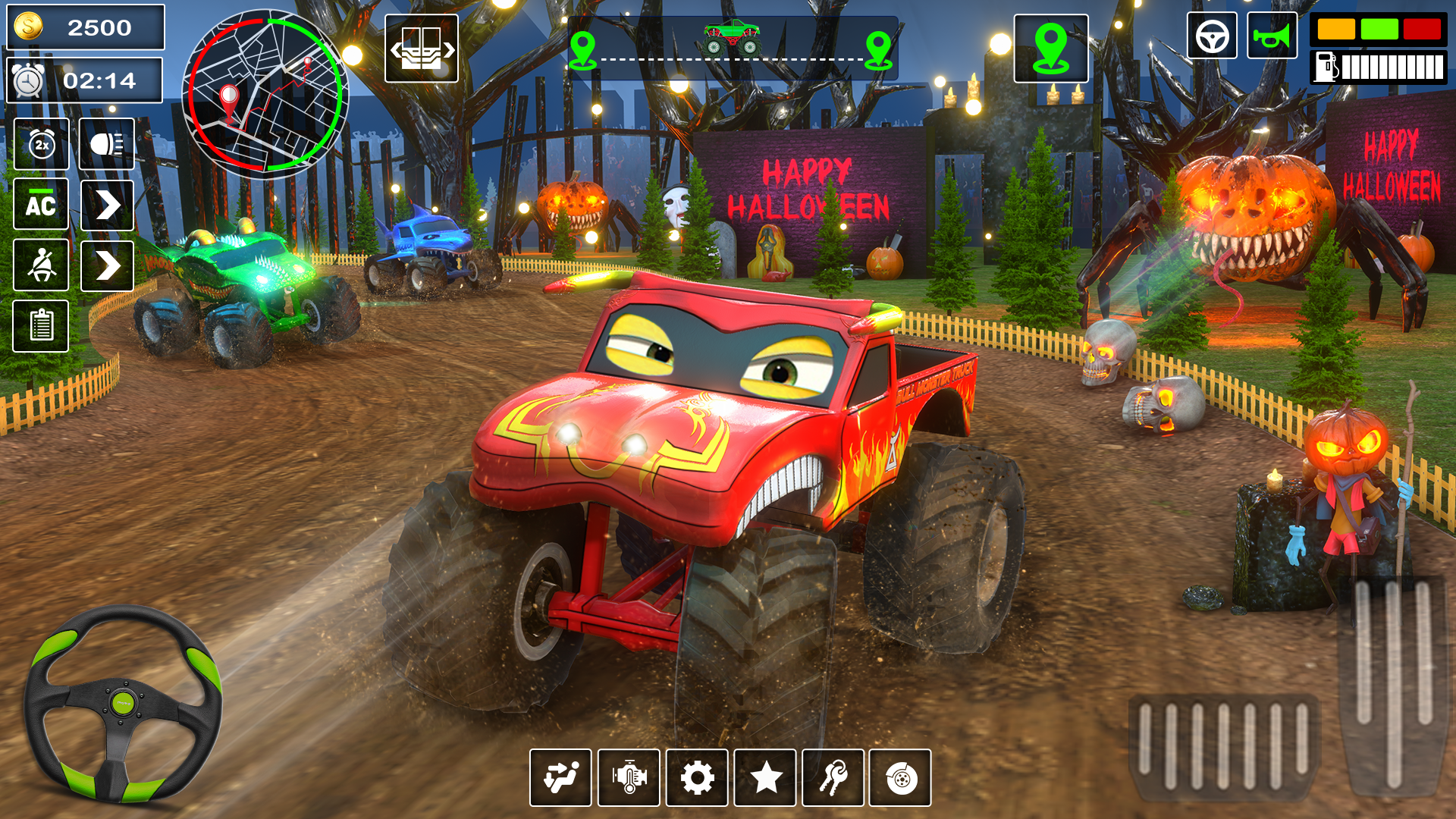
Task: Toggle the 2x time boost icon
Action: pos(42,144)
